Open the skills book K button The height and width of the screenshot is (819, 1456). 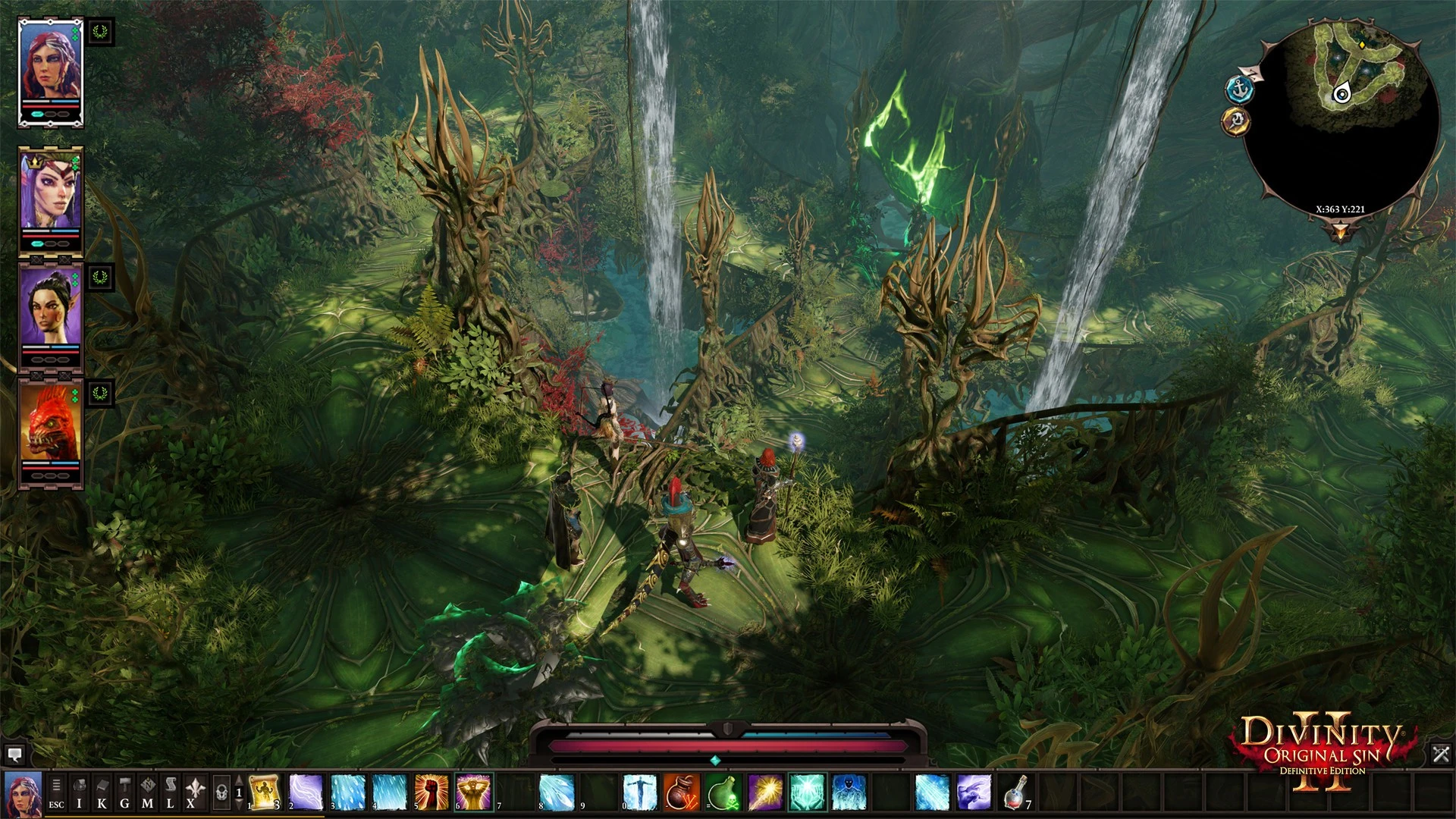102,792
